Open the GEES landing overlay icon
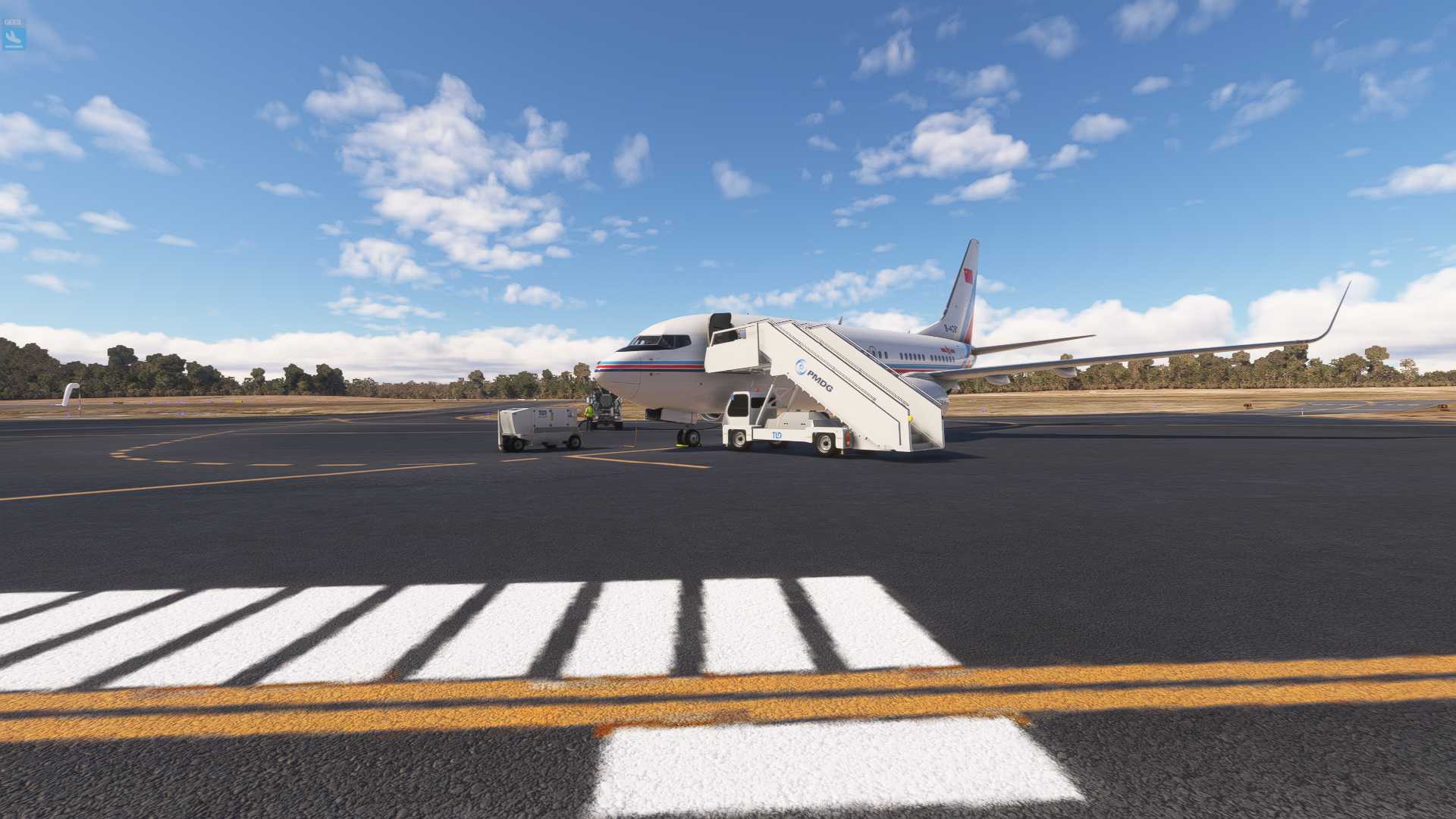Image resolution: width=1456 pixels, height=819 pixels. (14, 37)
